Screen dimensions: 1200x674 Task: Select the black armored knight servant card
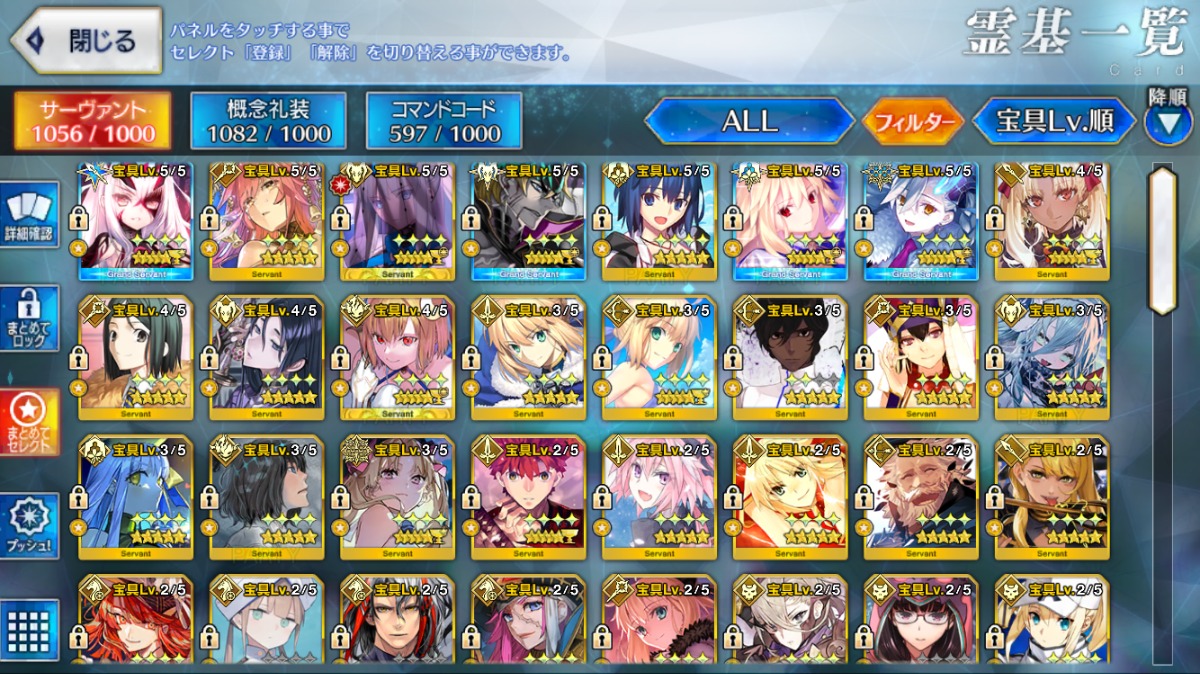tap(528, 222)
